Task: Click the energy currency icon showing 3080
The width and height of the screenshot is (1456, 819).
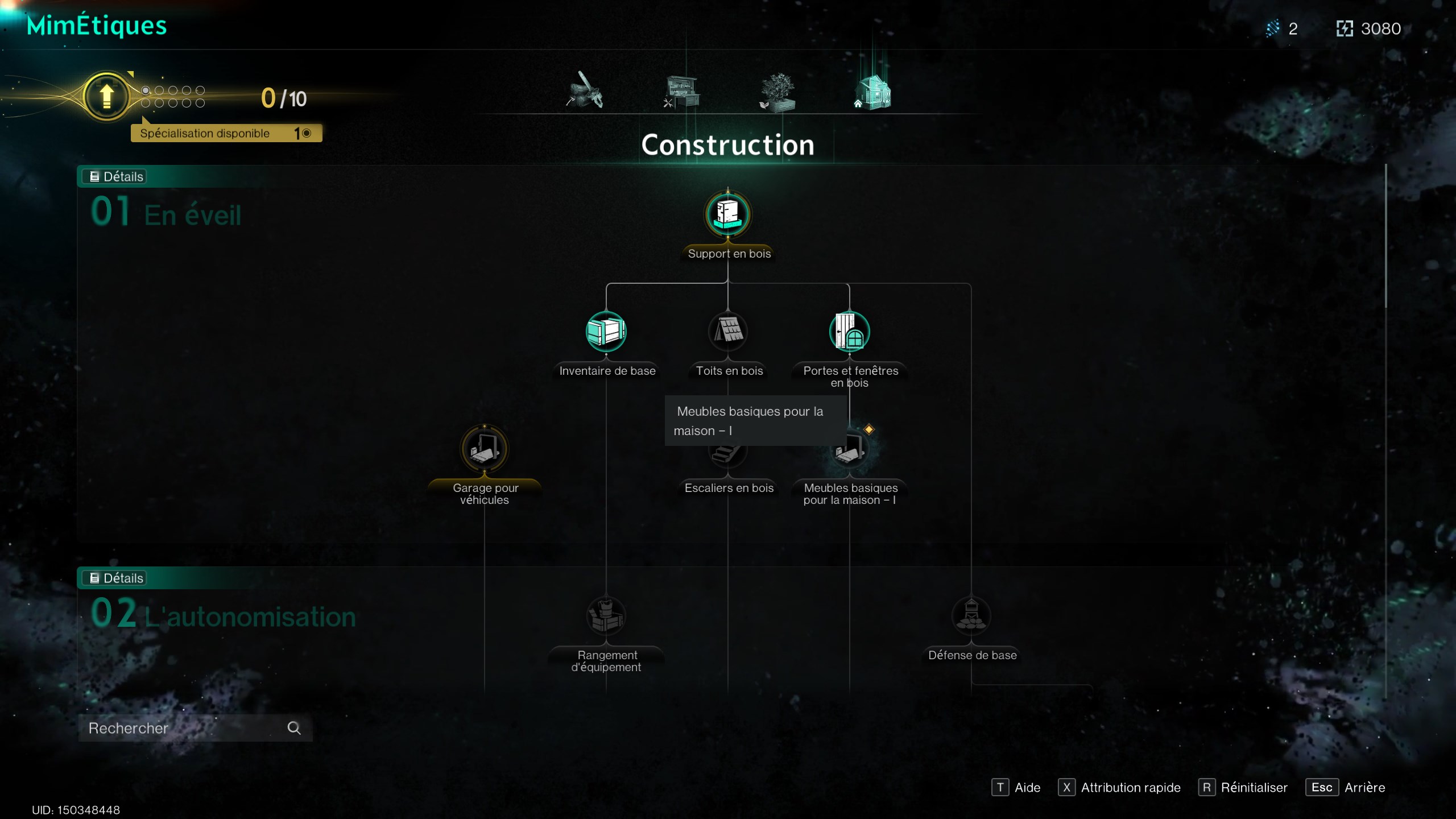Action: click(1346, 28)
